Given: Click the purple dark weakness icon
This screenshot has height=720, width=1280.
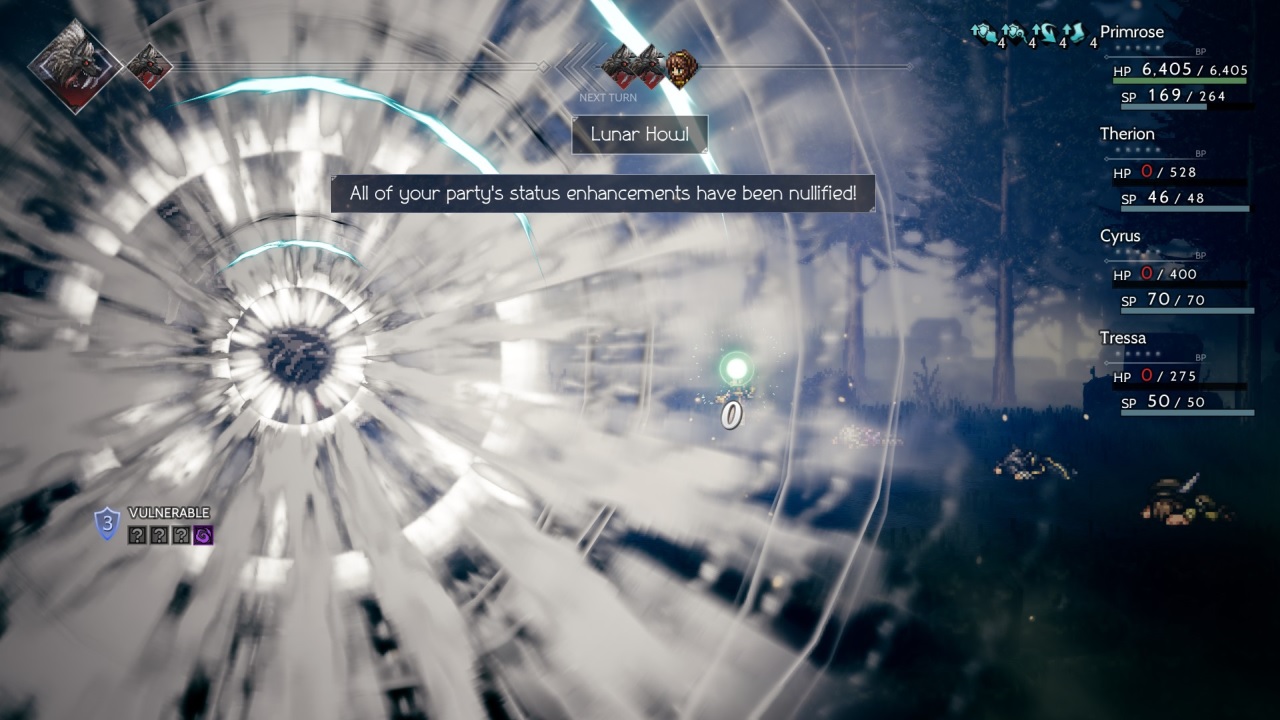Looking at the screenshot, I should point(204,536).
